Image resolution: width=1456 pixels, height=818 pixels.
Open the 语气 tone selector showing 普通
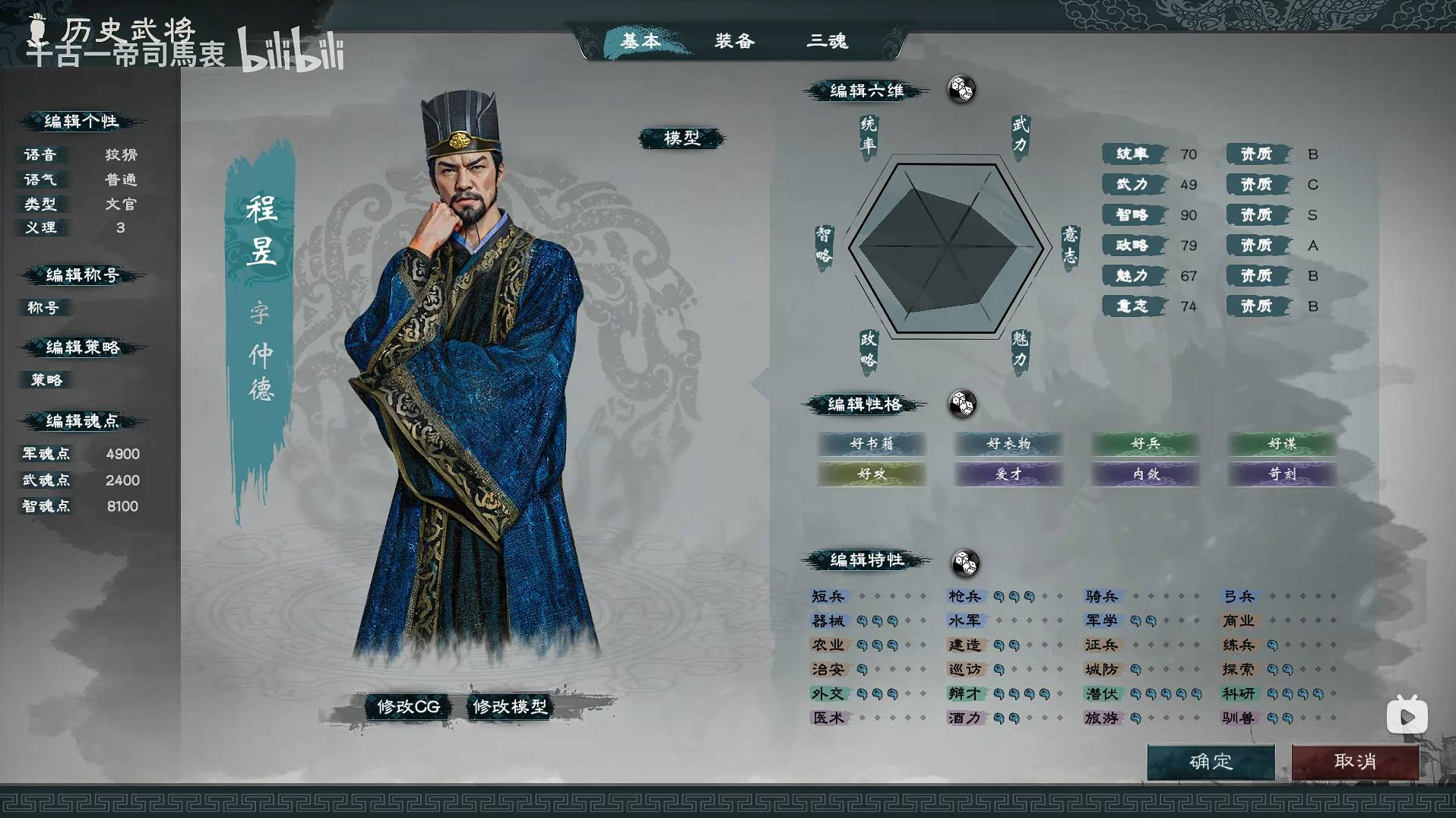122,179
